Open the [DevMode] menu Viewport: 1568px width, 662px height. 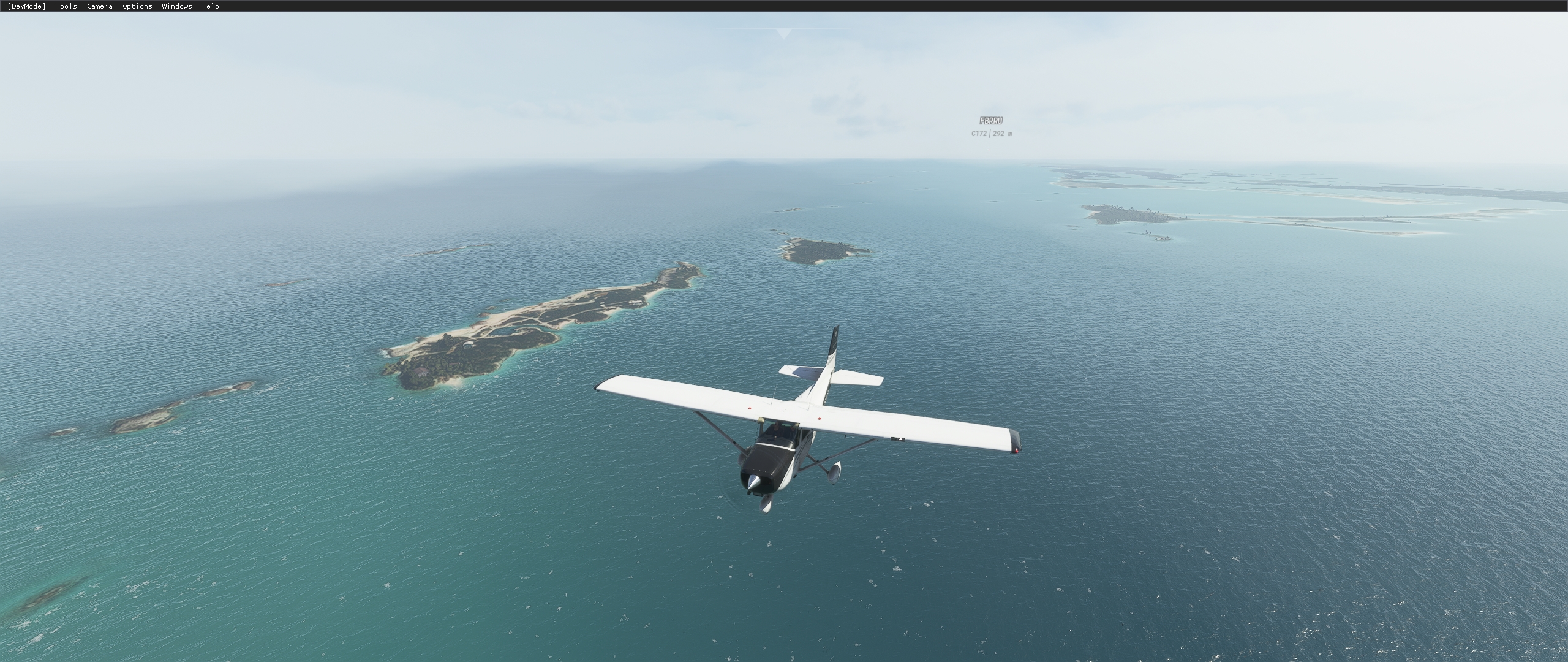pos(26,6)
